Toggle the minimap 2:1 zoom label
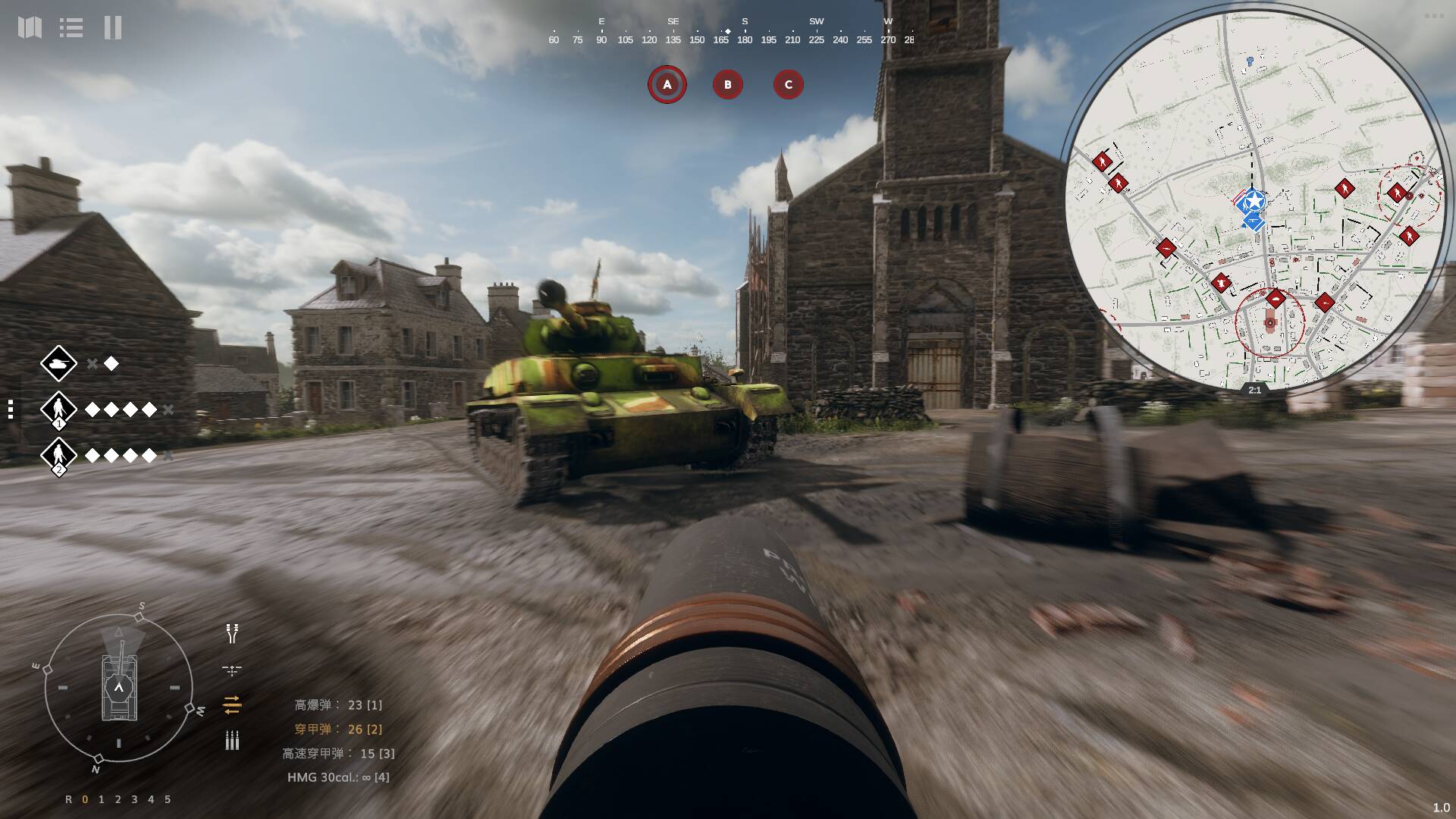This screenshot has width=1456, height=819. click(1254, 390)
